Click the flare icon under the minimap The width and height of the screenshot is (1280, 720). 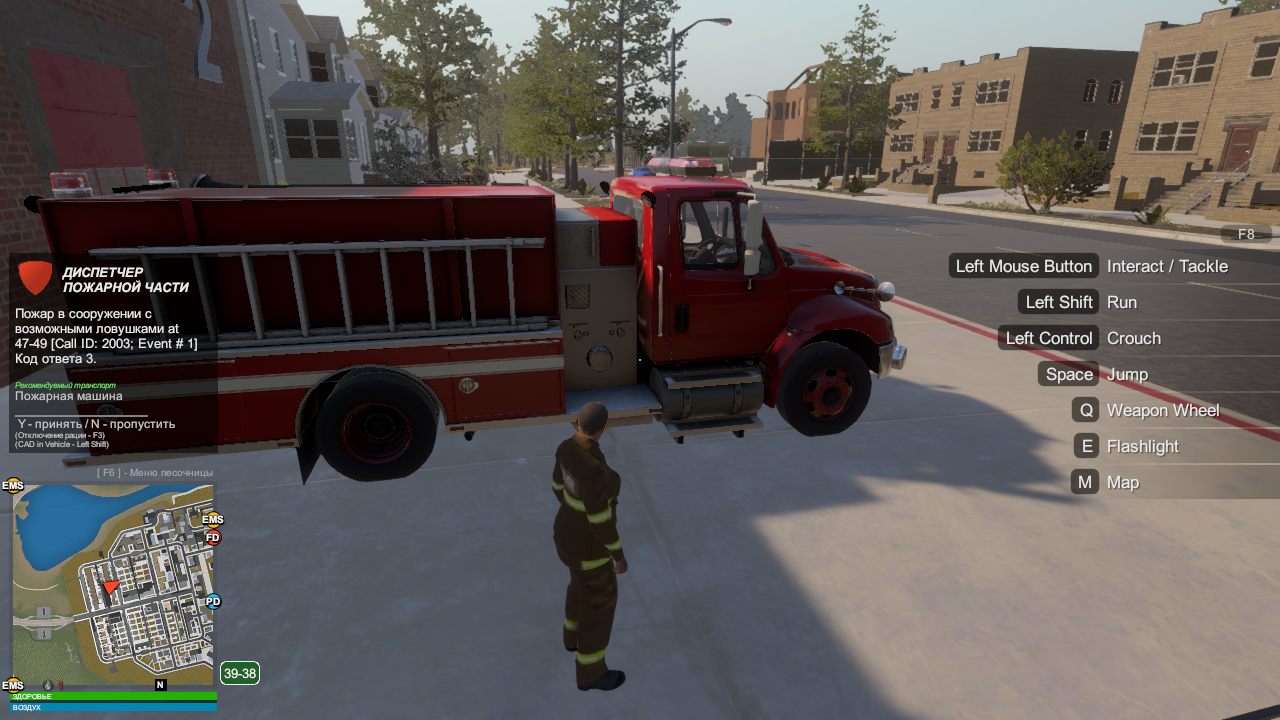click(60, 685)
